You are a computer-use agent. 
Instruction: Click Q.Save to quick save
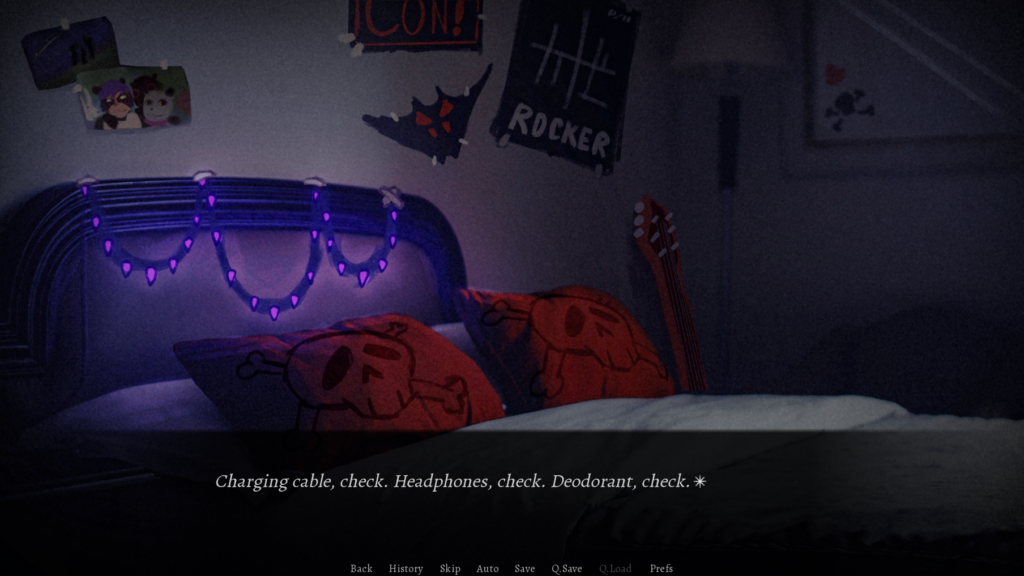click(x=567, y=568)
